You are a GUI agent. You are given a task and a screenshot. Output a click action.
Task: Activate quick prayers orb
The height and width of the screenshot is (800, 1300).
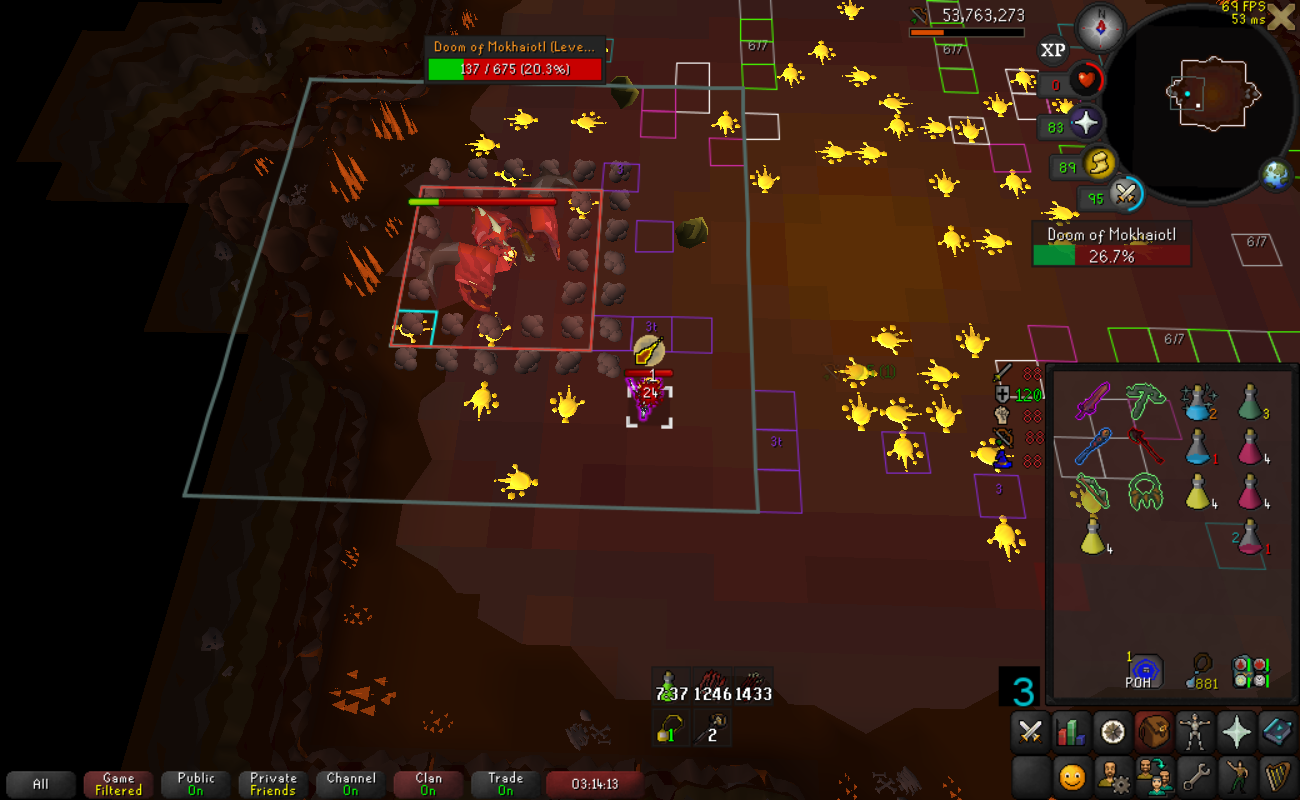click(1086, 124)
